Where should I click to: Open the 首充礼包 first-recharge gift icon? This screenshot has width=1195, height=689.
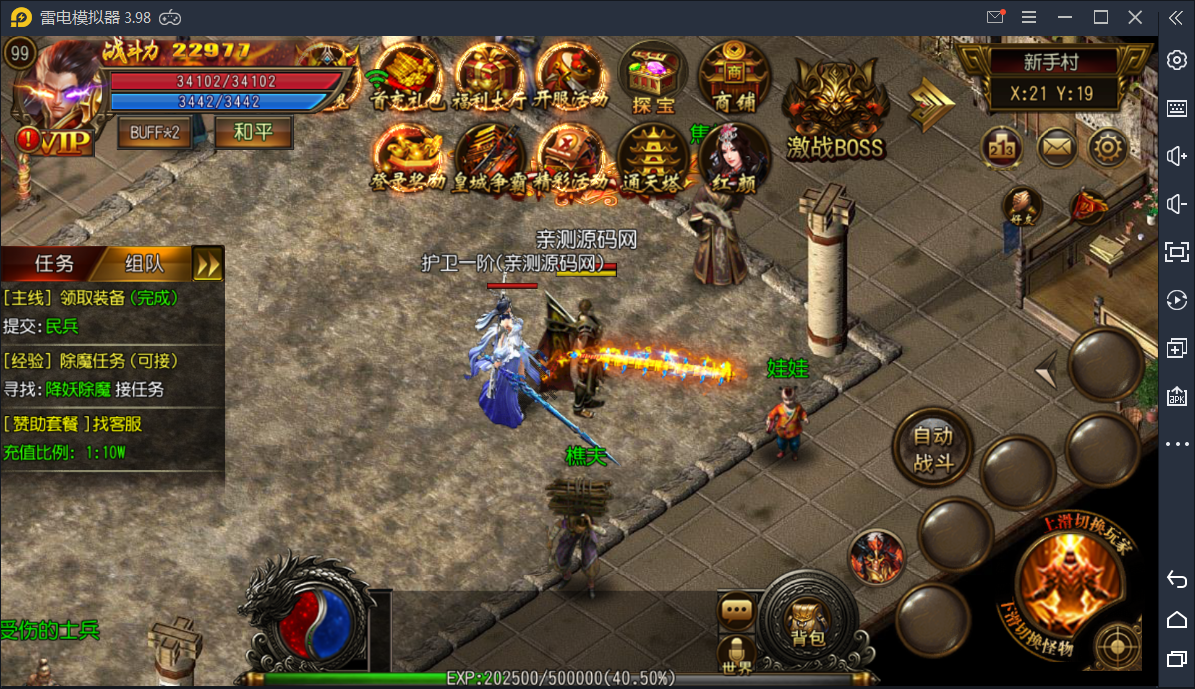[x=409, y=77]
